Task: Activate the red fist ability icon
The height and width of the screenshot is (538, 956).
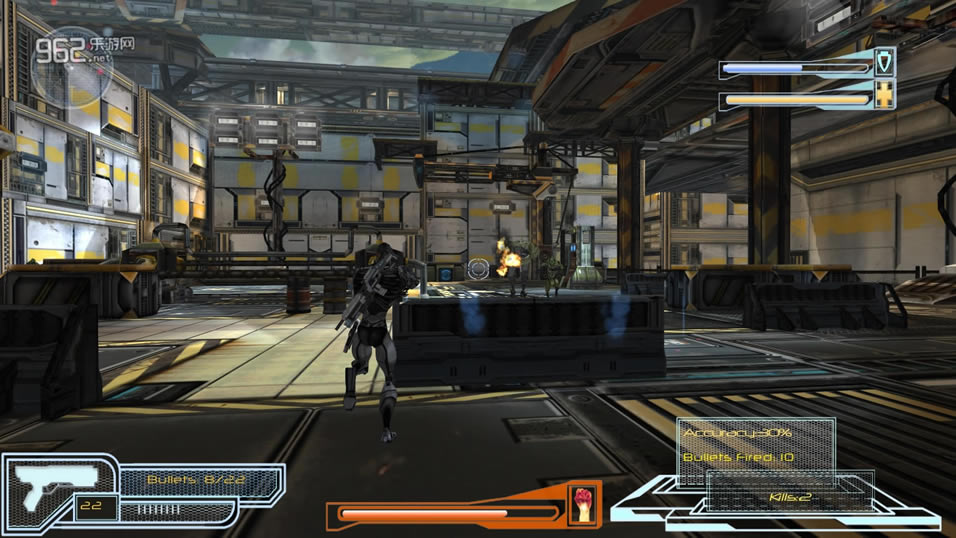Action: [x=582, y=504]
